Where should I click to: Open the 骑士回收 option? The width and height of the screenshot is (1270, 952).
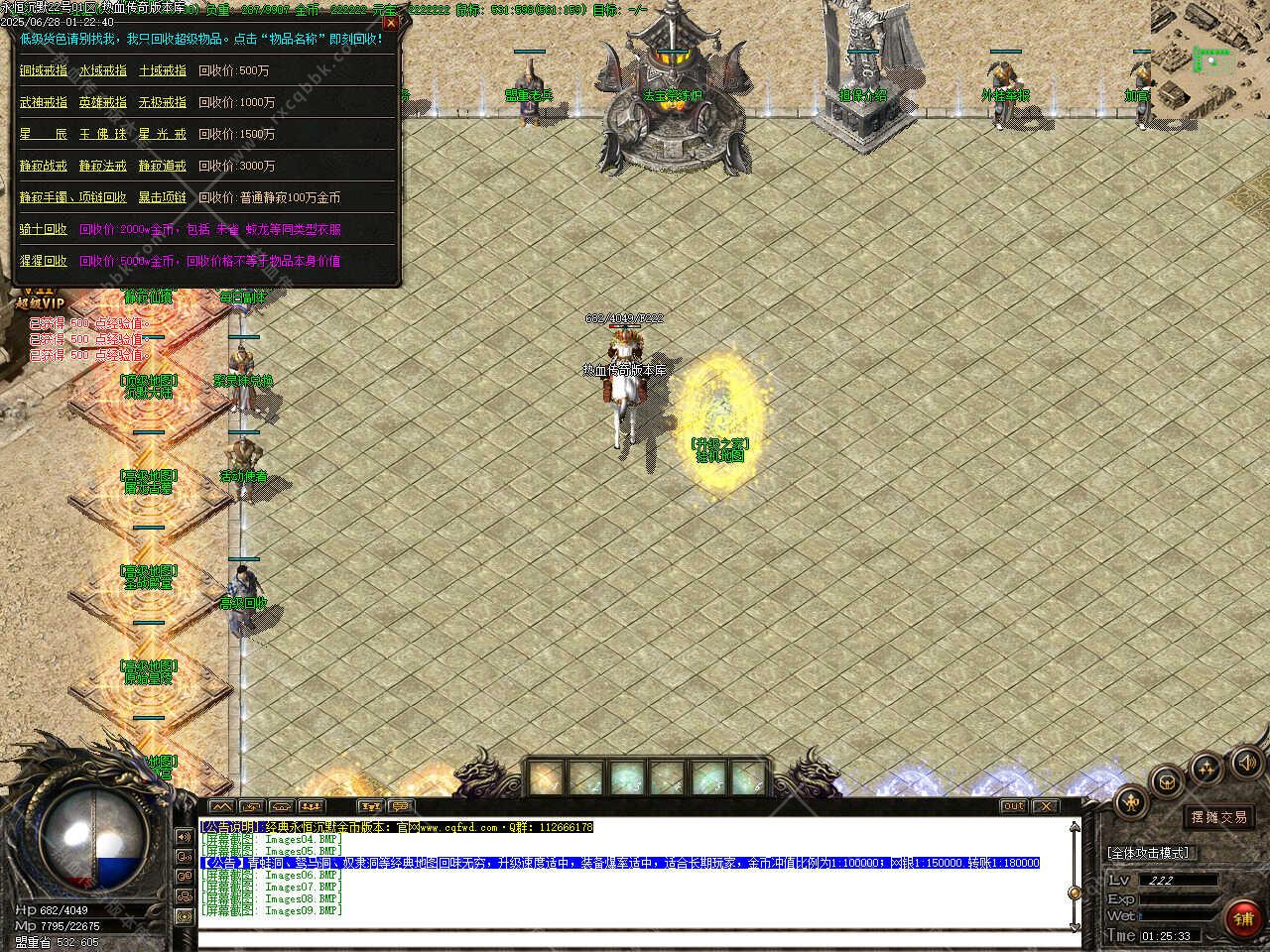coord(44,230)
